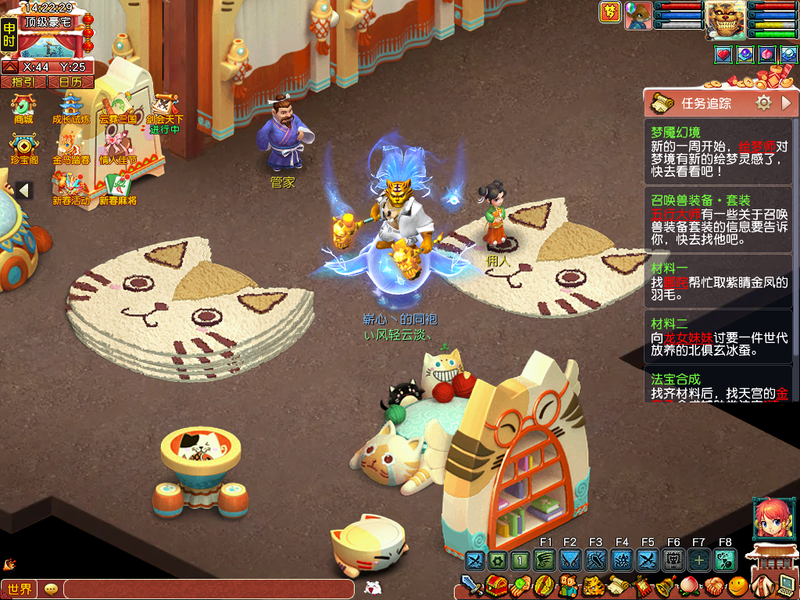Open the 成长试炼 growth trial icon
The width and height of the screenshot is (800, 600).
(70, 108)
